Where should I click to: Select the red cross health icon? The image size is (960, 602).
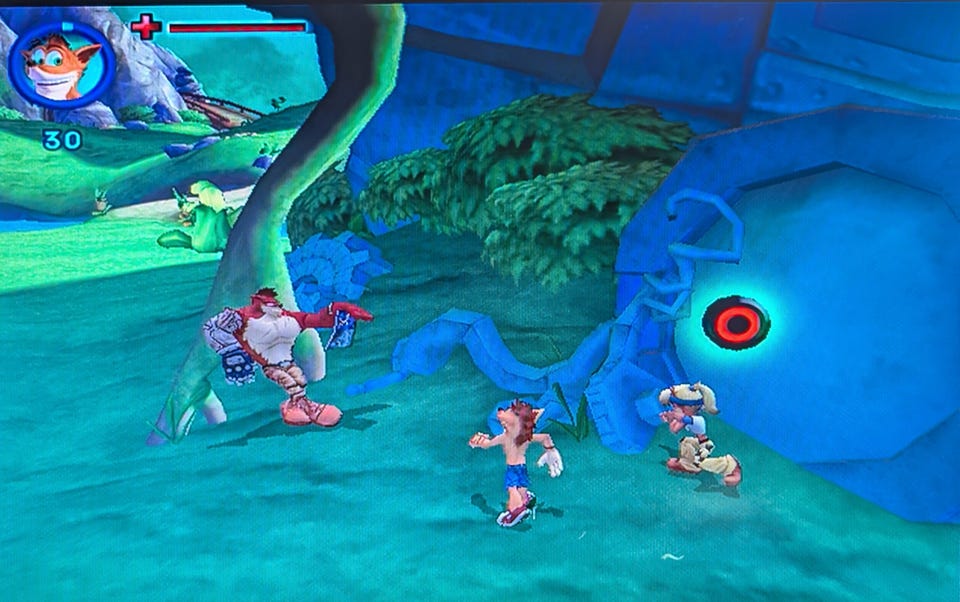tap(146, 27)
